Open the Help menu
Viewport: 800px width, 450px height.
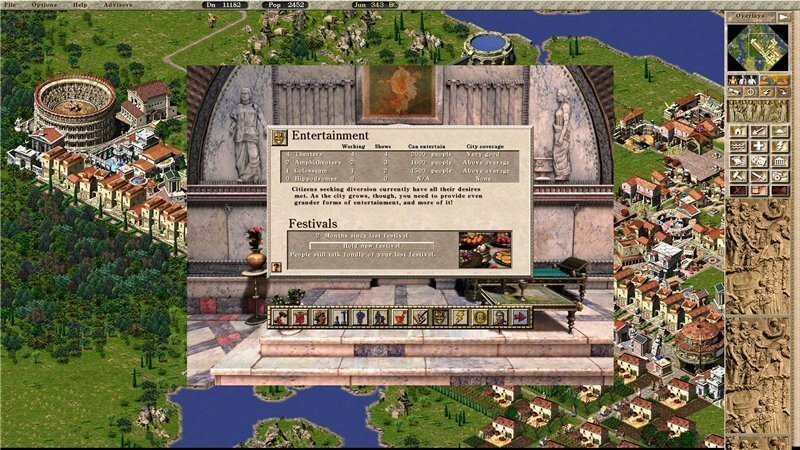coord(80,5)
